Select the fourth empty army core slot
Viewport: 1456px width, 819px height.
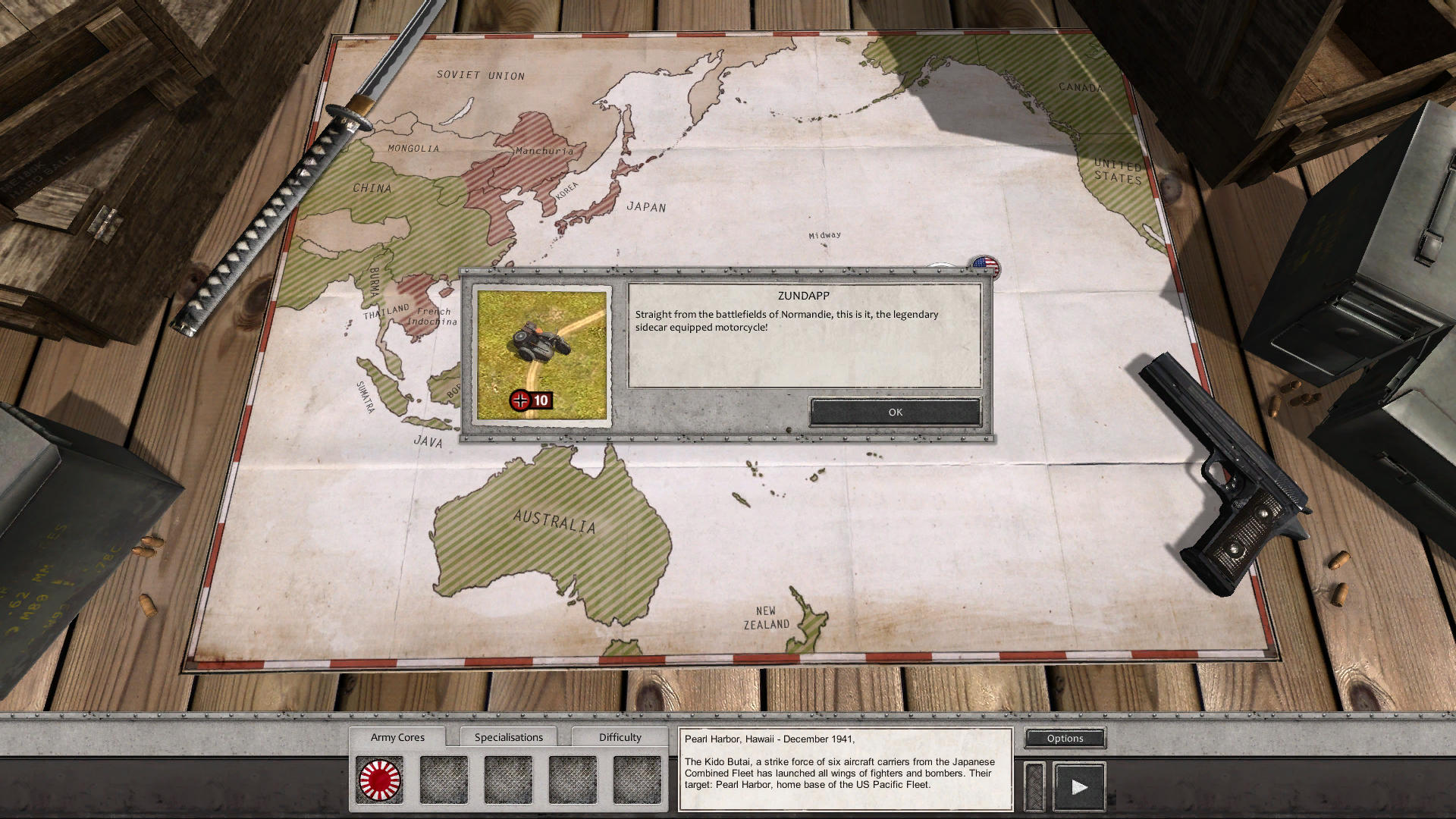click(x=573, y=777)
